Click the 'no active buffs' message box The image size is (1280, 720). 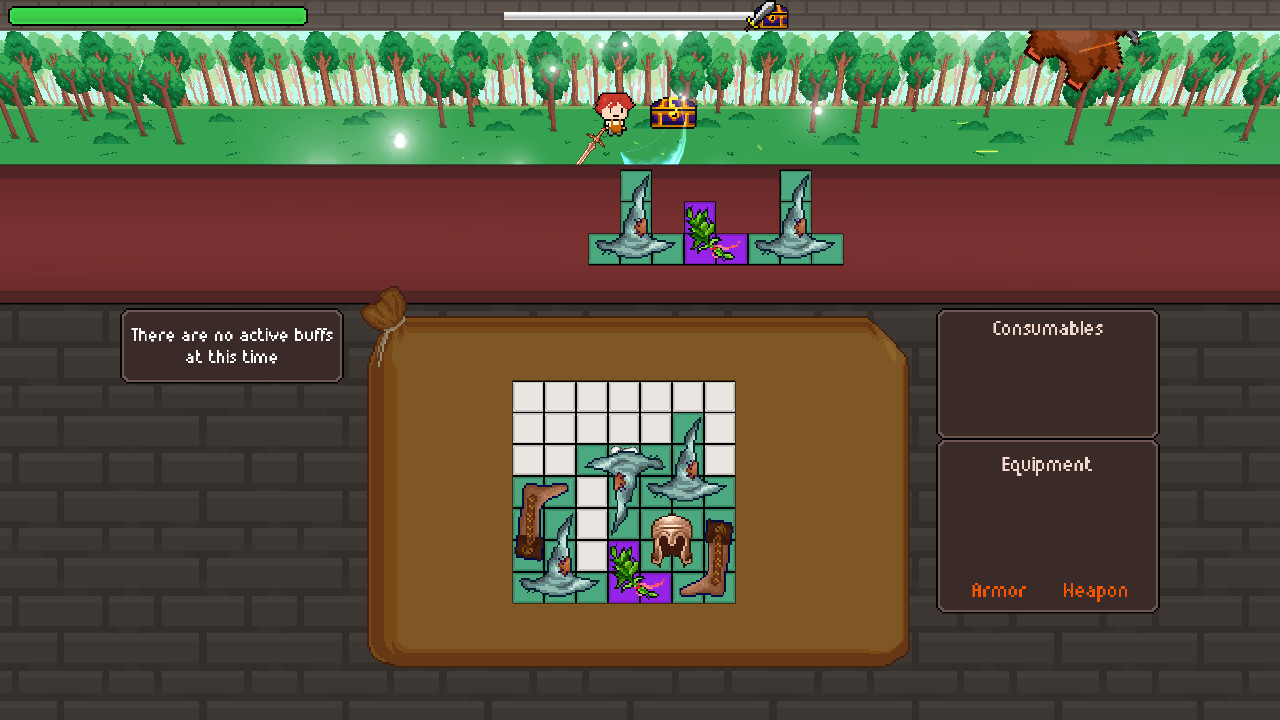click(231, 345)
